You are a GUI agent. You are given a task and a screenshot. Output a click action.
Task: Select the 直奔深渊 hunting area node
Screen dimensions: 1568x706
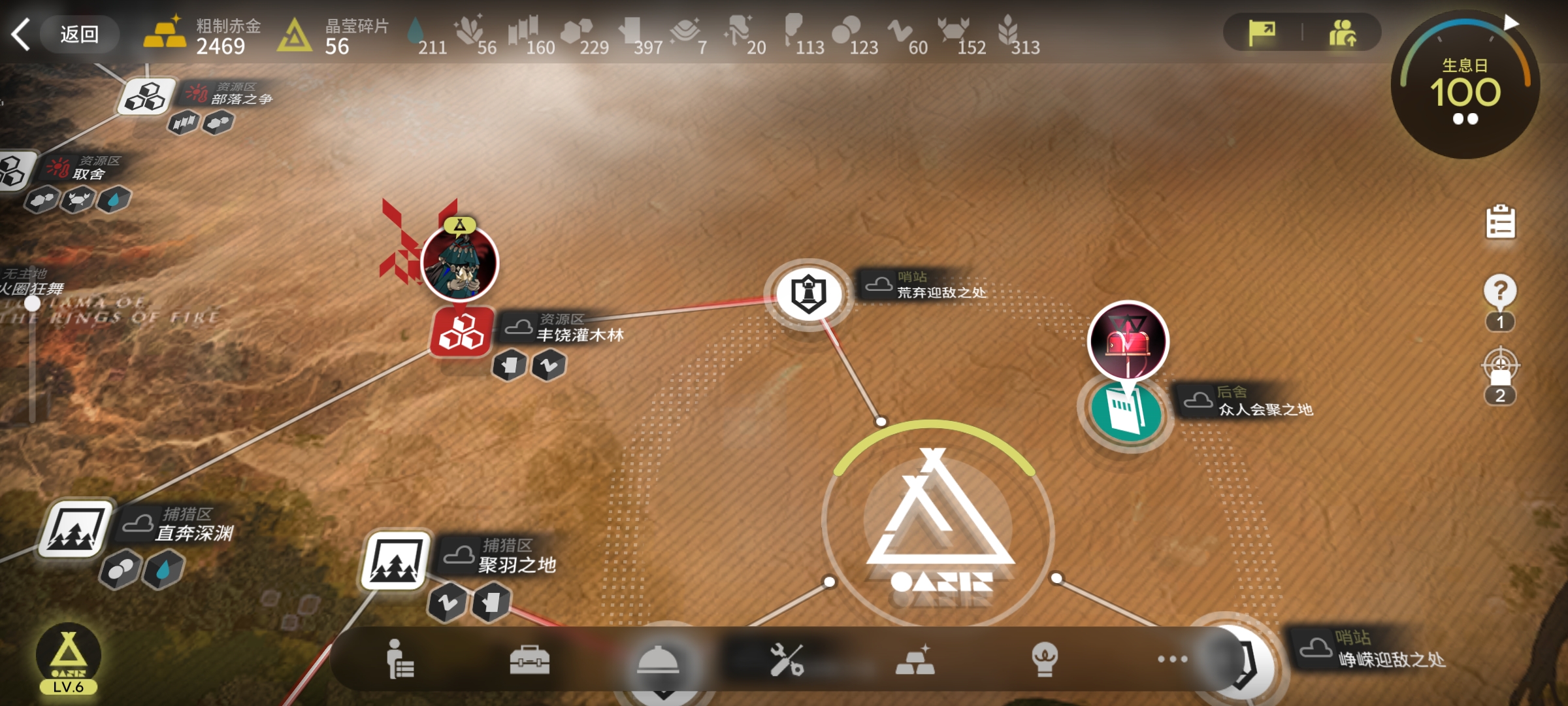75,529
